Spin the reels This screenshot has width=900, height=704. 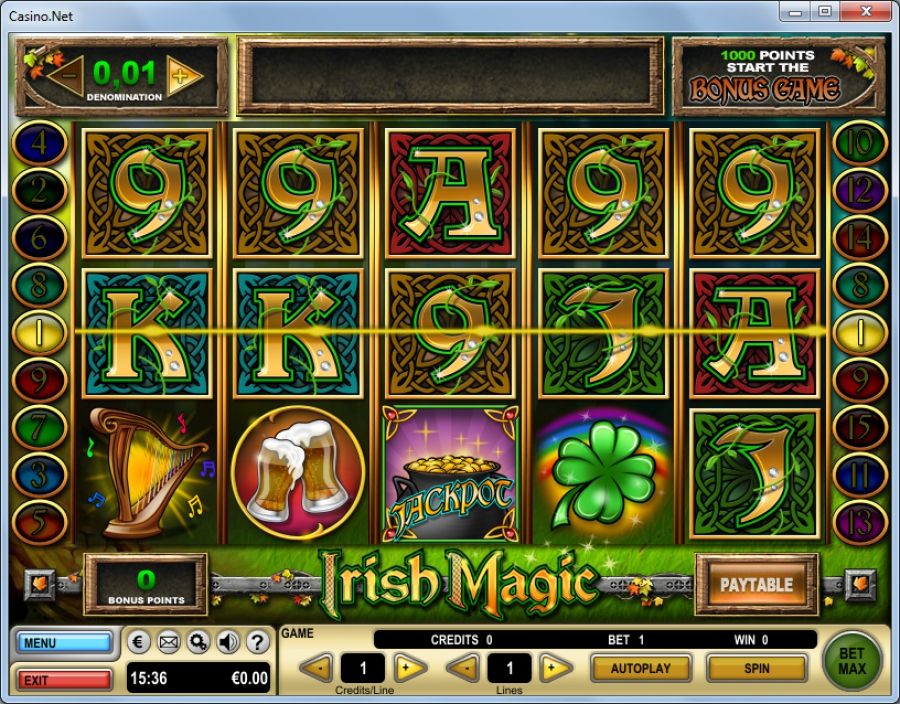point(756,668)
